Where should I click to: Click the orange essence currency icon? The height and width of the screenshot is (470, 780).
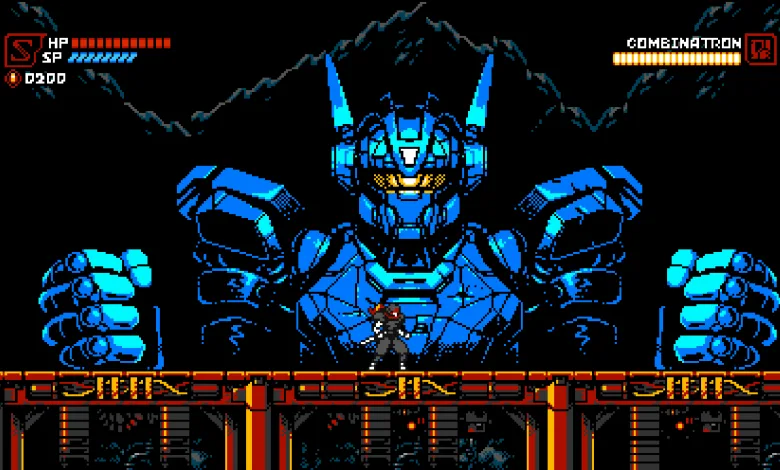[13, 78]
